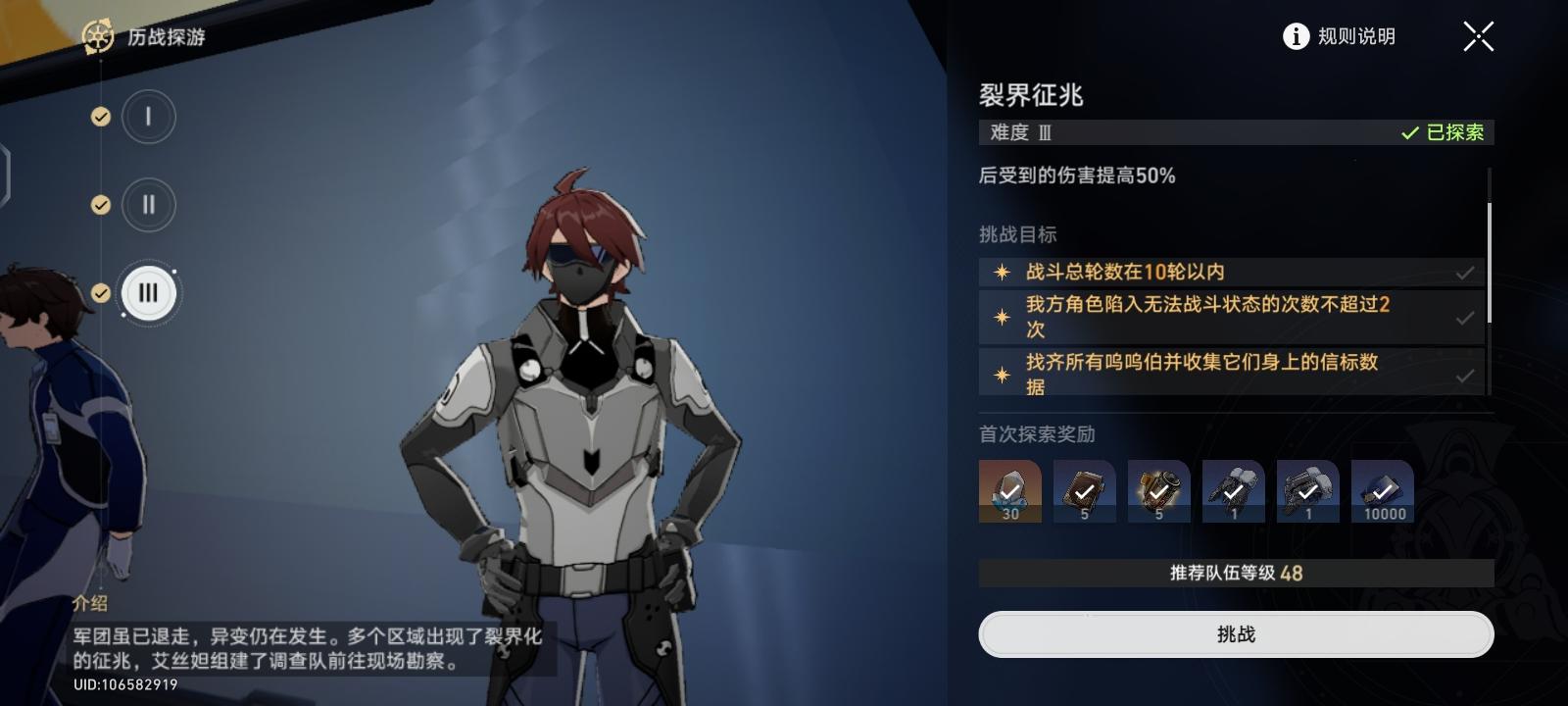Viewport: 1568px width, 706px height.
Task: Open stage node III details
Action: (148, 292)
